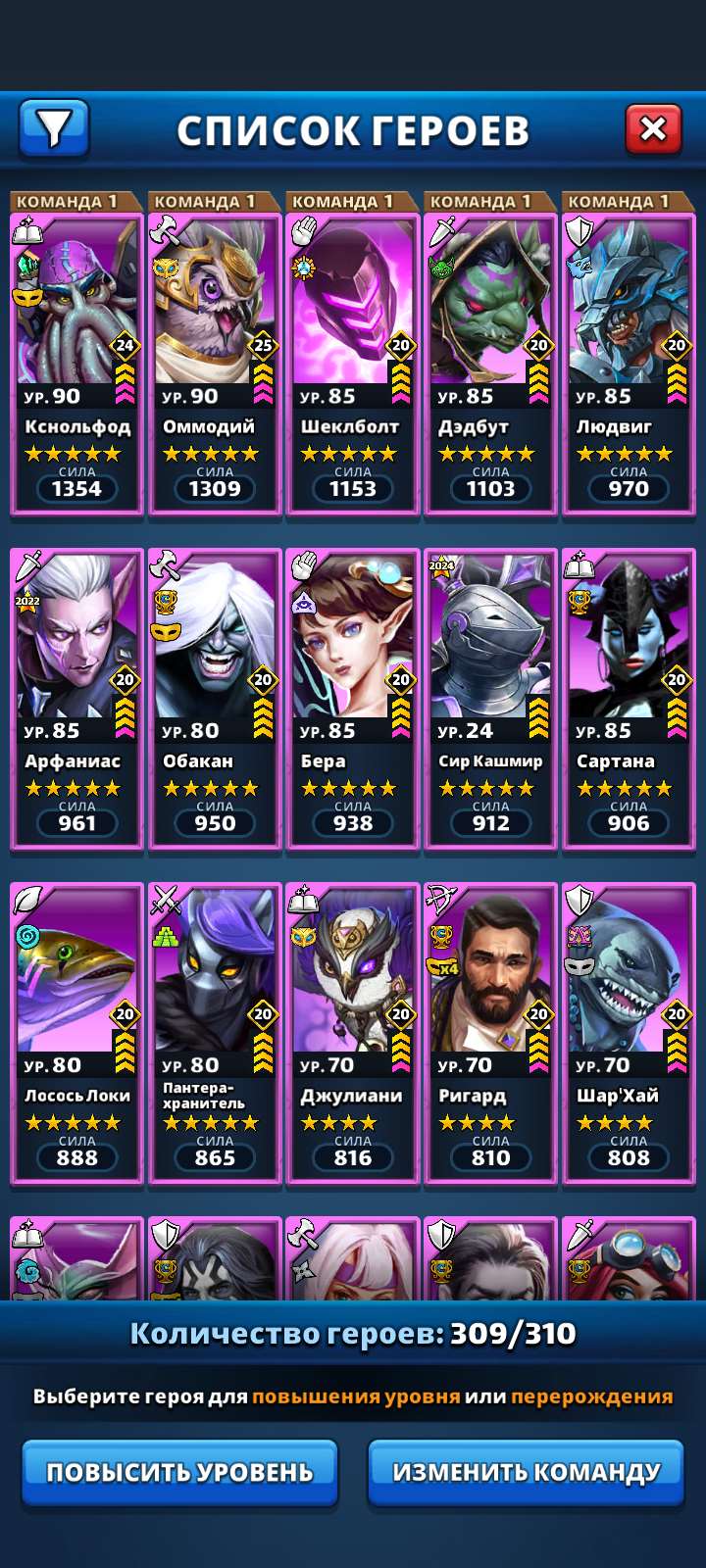Select the Шар'Хай shark hero card
Image resolution: width=706 pixels, height=1568 pixels.
click(629, 1031)
